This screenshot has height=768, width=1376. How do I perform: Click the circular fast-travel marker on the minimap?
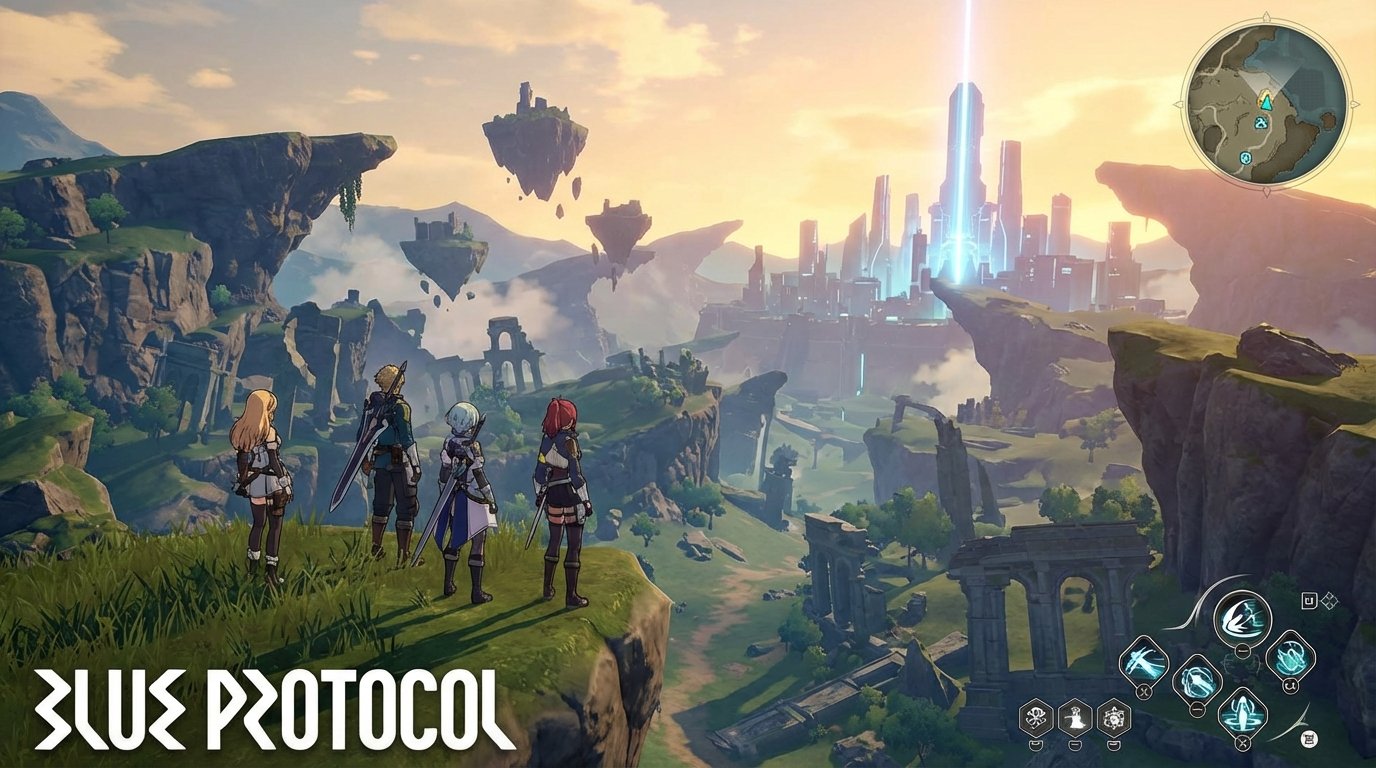coord(1245,158)
